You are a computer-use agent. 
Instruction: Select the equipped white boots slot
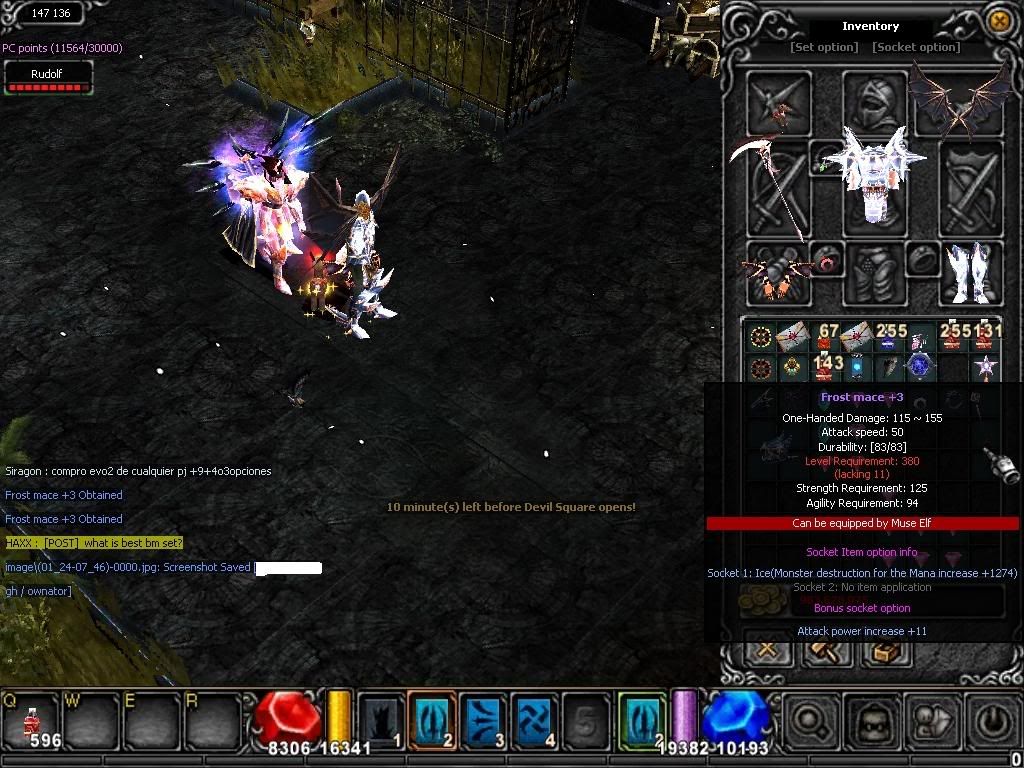(969, 273)
